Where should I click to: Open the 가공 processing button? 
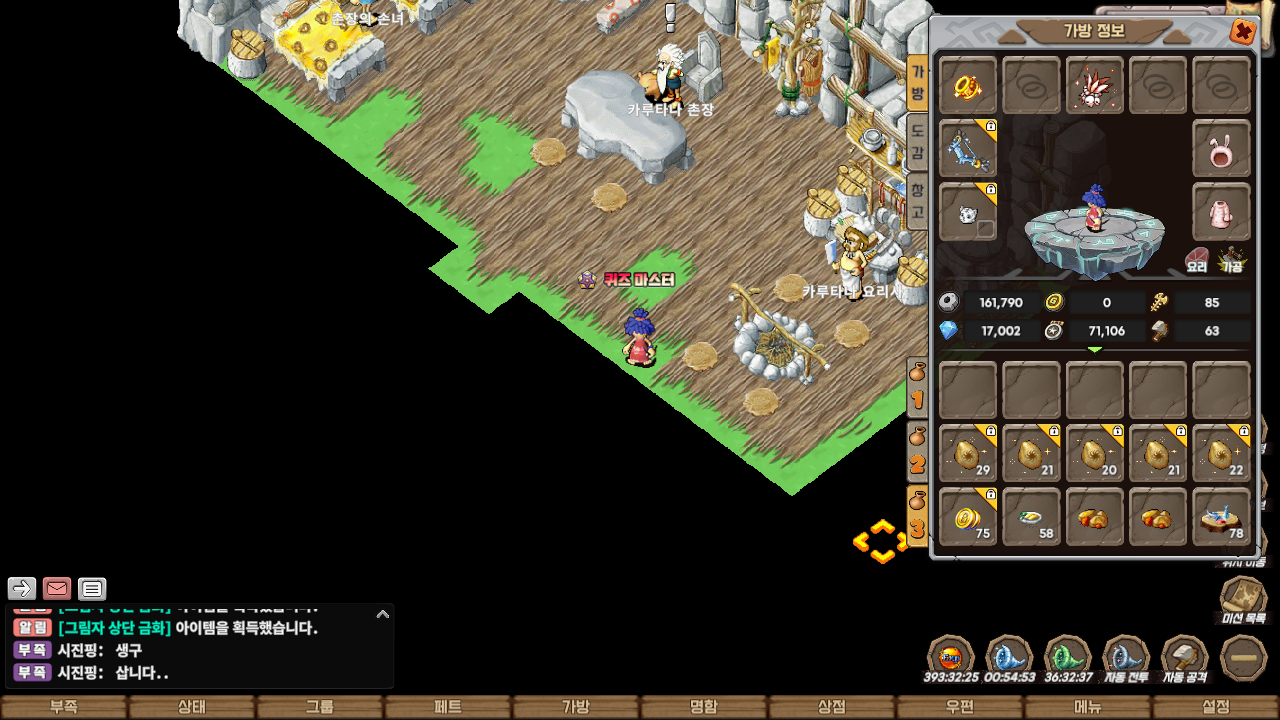click(1232, 260)
